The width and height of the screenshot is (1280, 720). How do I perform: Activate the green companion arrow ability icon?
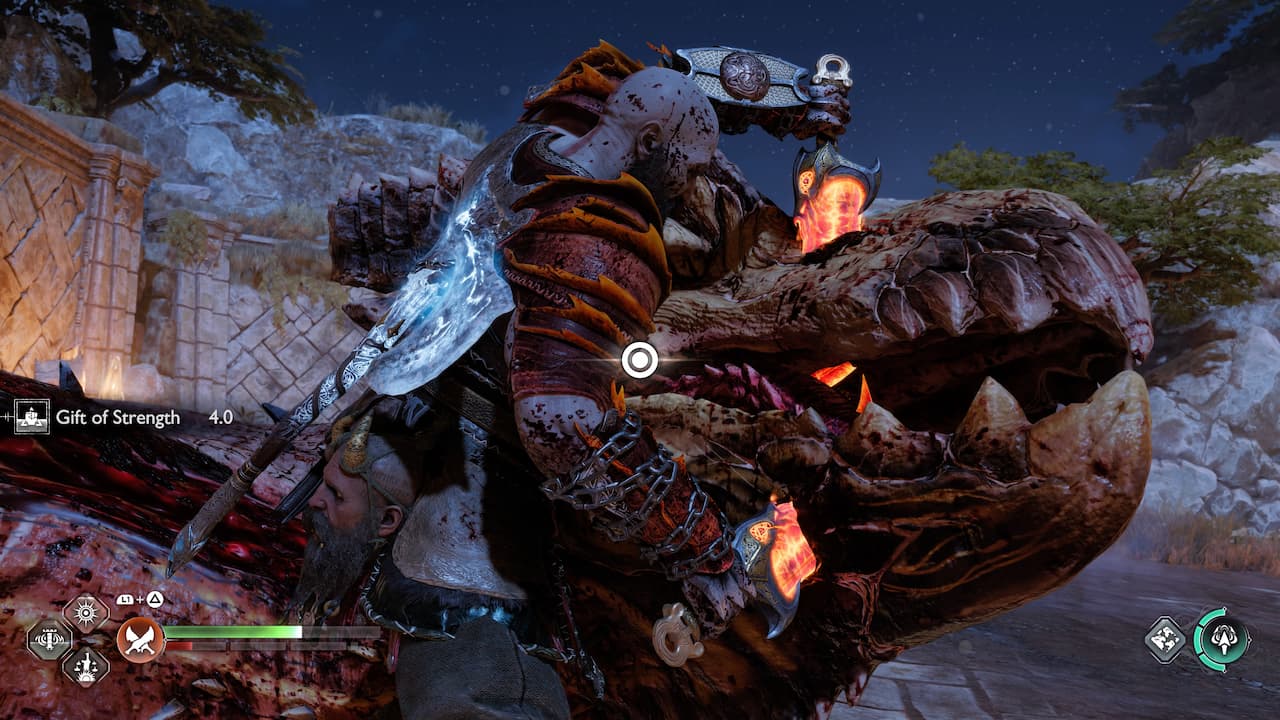coord(1222,639)
